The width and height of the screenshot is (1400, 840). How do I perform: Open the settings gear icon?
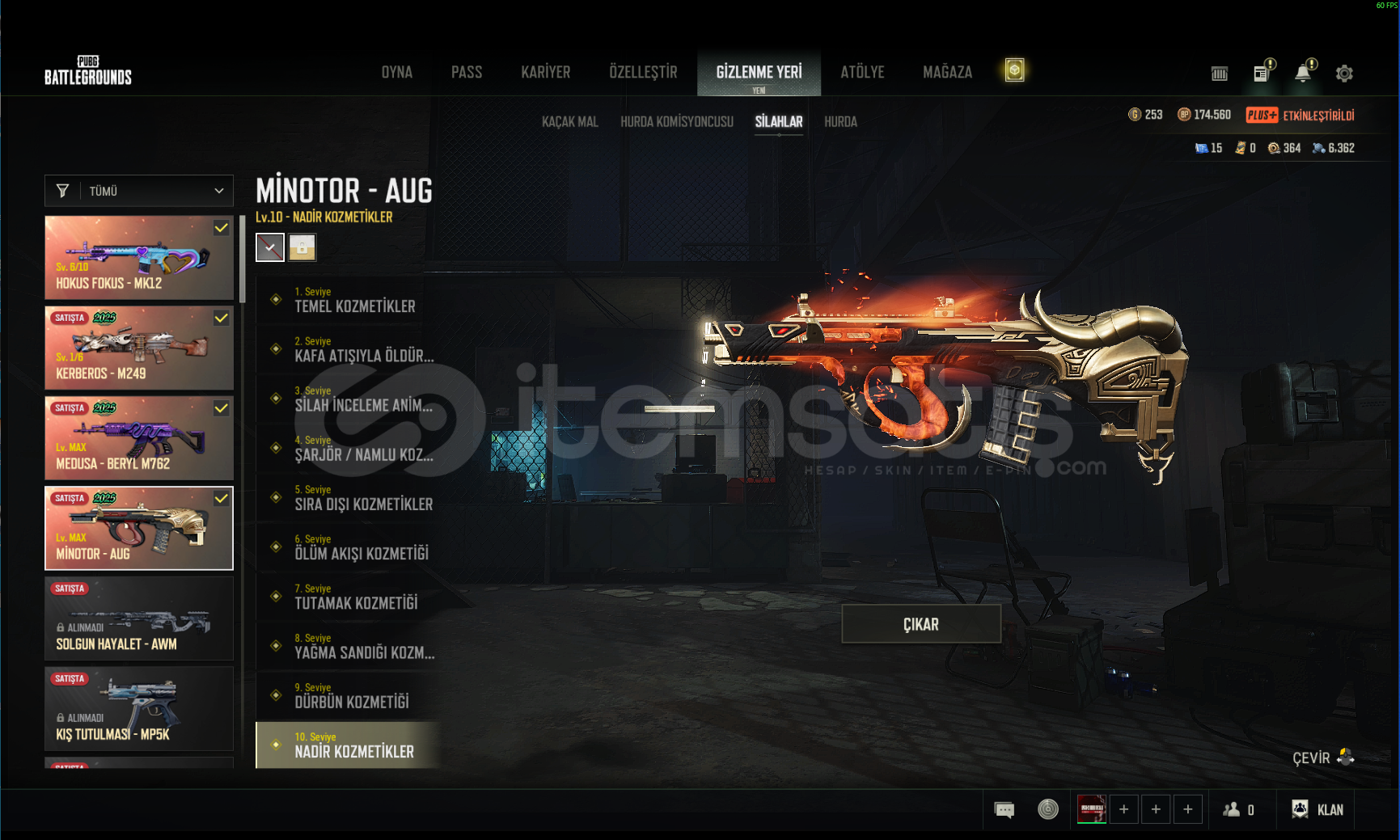click(x=1343, y=74)
